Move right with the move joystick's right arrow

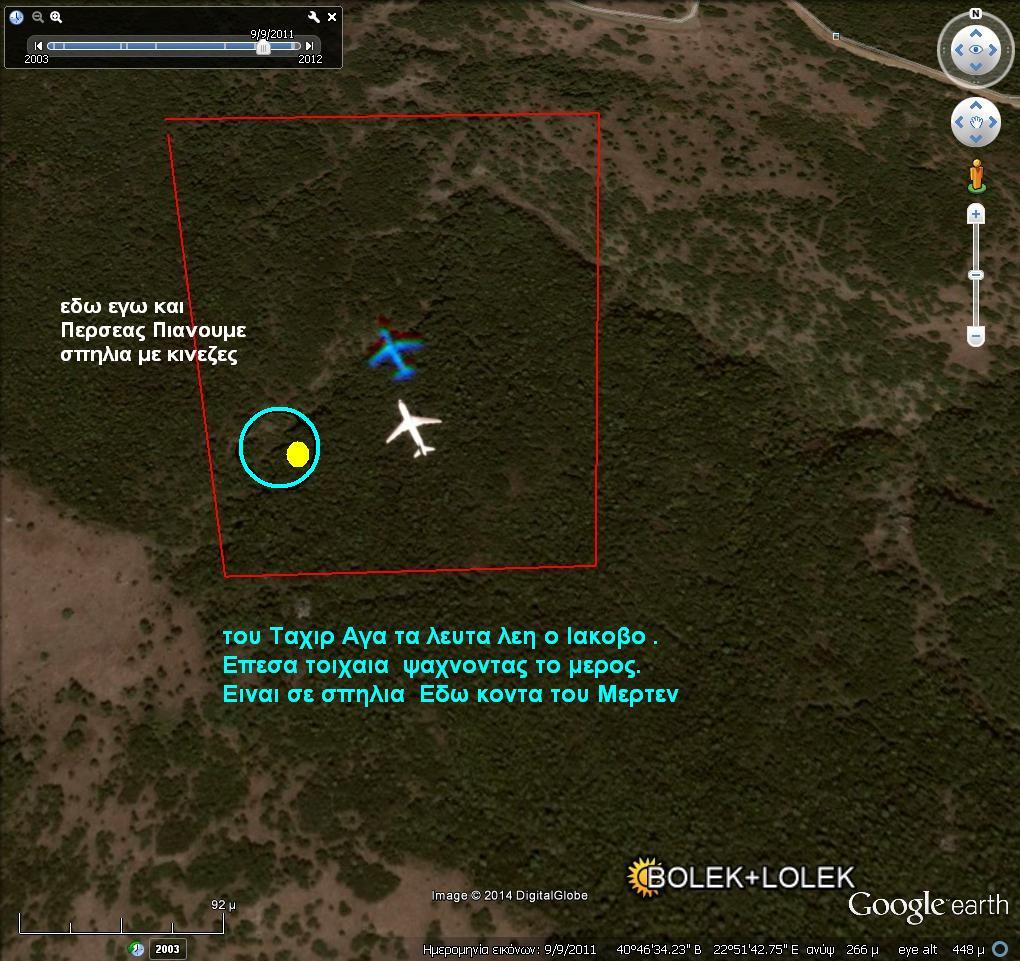pyautogui.click(x=993, y=122)
